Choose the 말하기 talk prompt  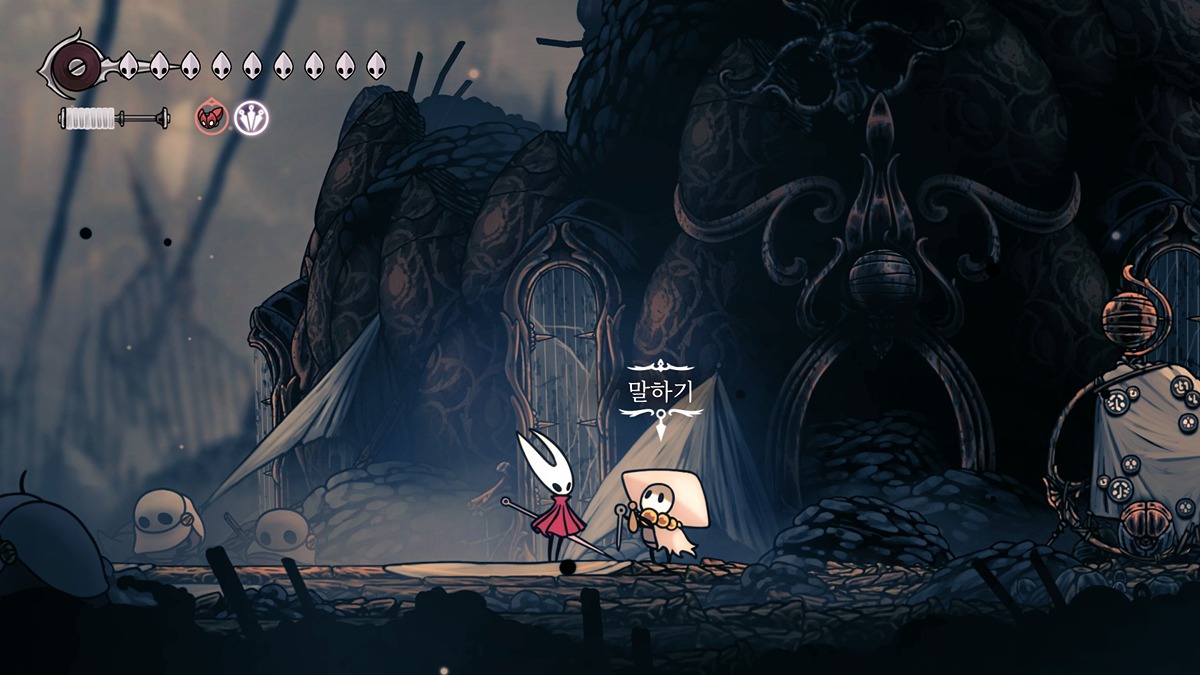(660, 391)
